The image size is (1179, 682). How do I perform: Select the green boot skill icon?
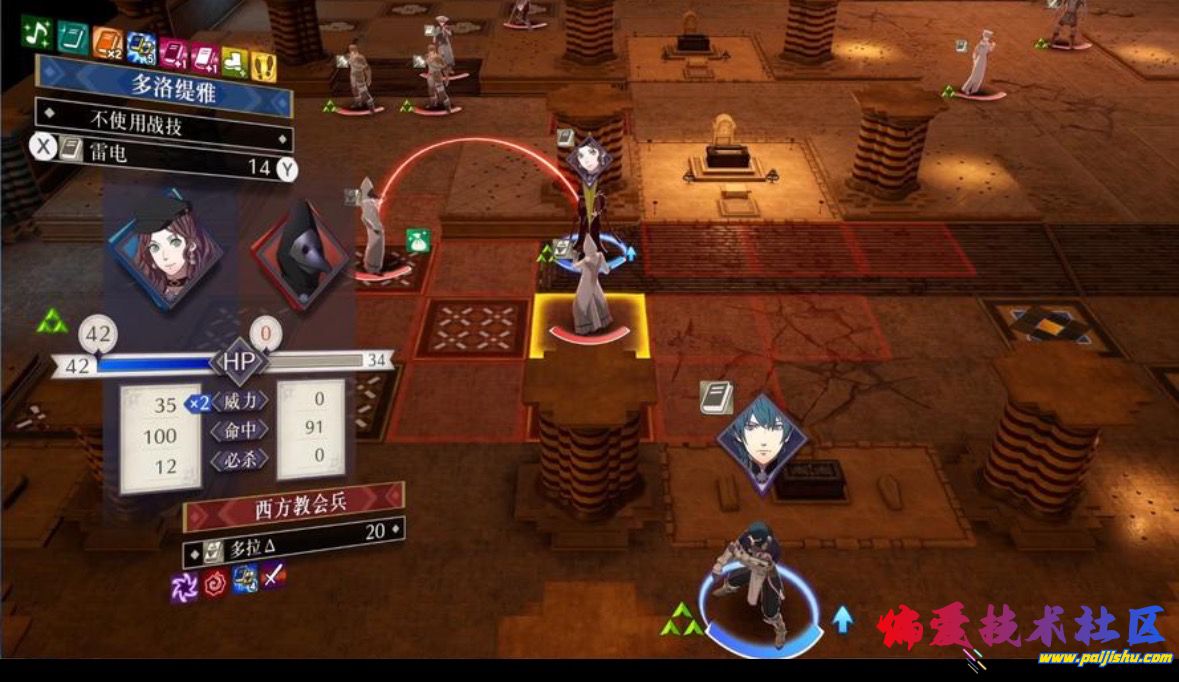[x=236, y=62]
